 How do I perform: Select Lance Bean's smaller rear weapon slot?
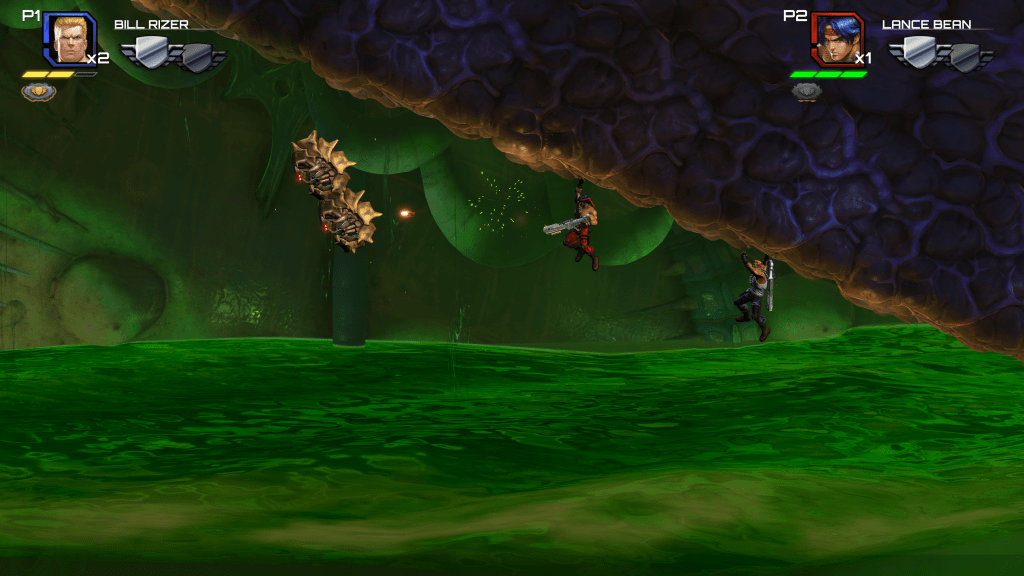point(965,58)
